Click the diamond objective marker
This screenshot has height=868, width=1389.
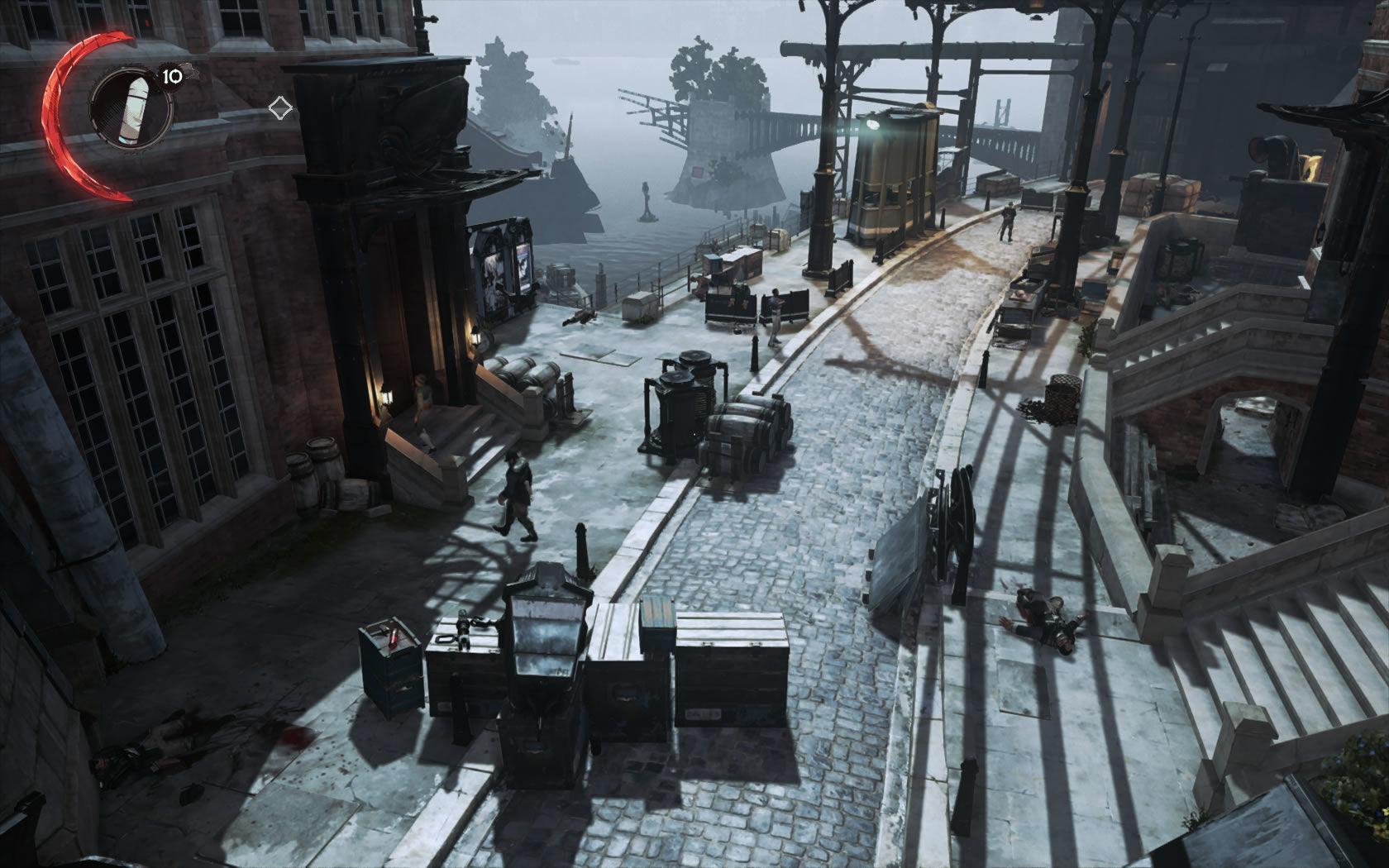point(279,105)
